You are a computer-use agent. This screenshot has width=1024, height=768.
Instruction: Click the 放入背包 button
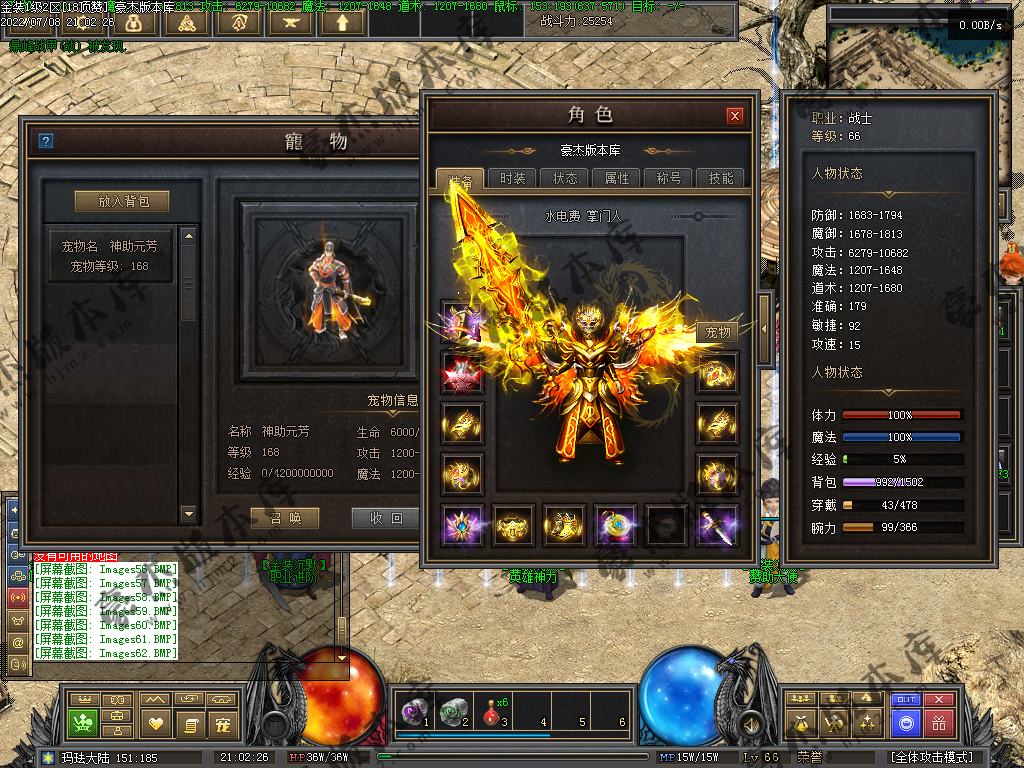[x=122, y=201]
